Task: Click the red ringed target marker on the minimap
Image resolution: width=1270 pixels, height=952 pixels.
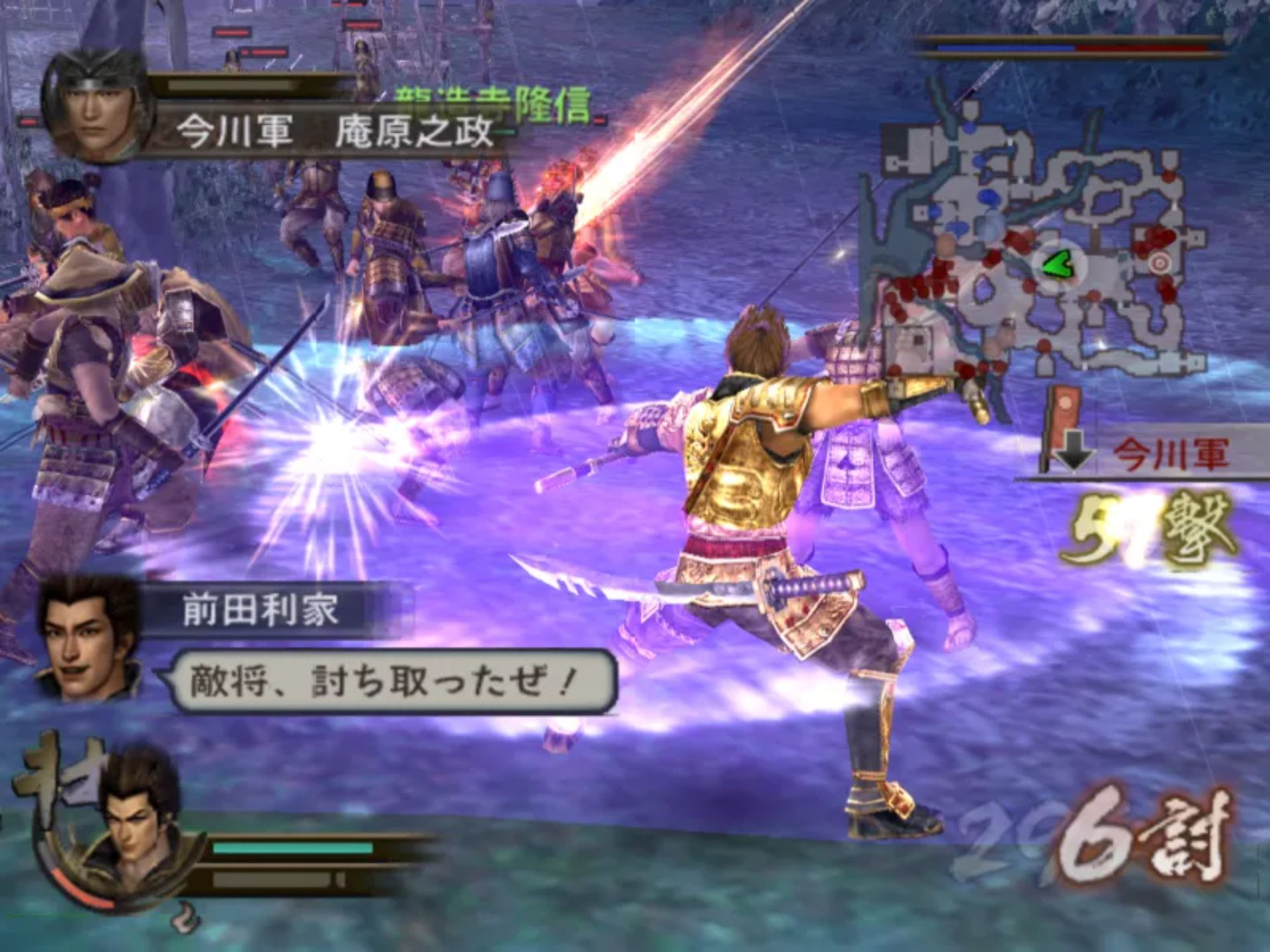Action: (1158, 262)
